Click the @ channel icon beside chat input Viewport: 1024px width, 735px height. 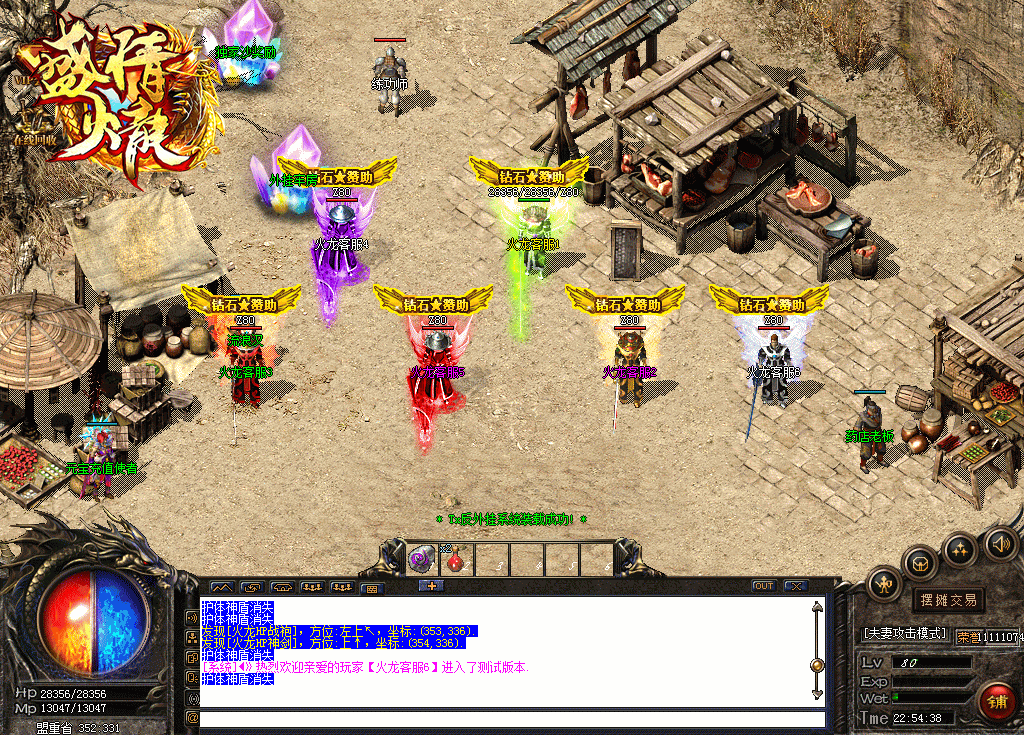(x=191, y=717)
